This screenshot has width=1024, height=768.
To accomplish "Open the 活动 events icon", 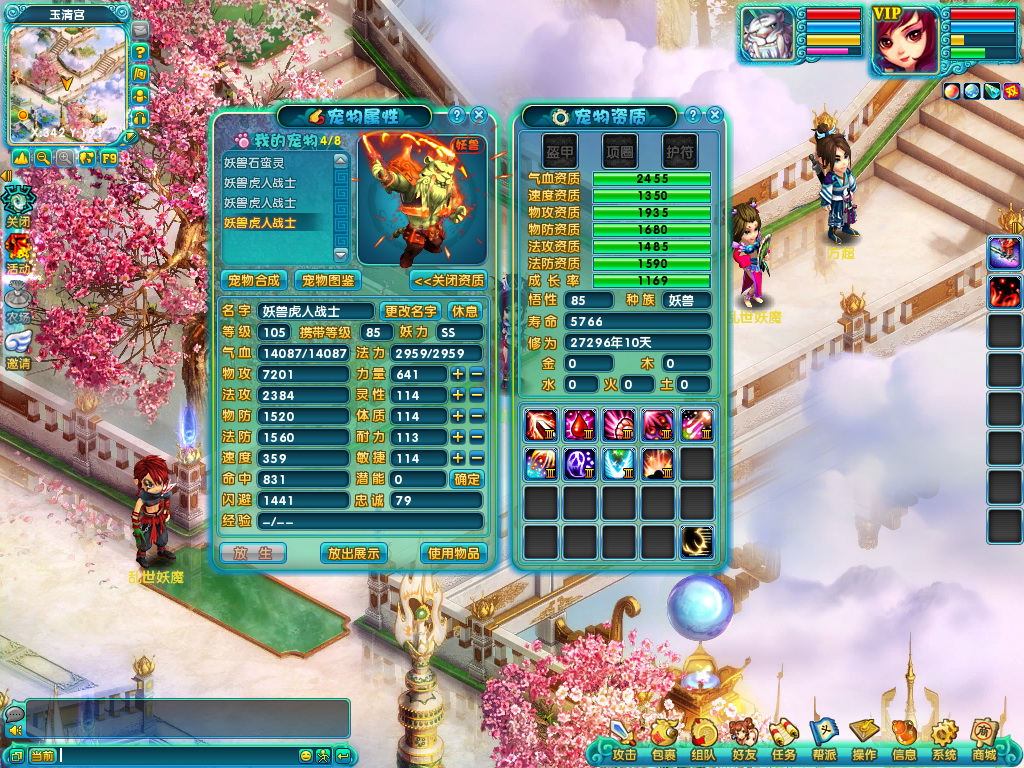I will click(18, 252).
